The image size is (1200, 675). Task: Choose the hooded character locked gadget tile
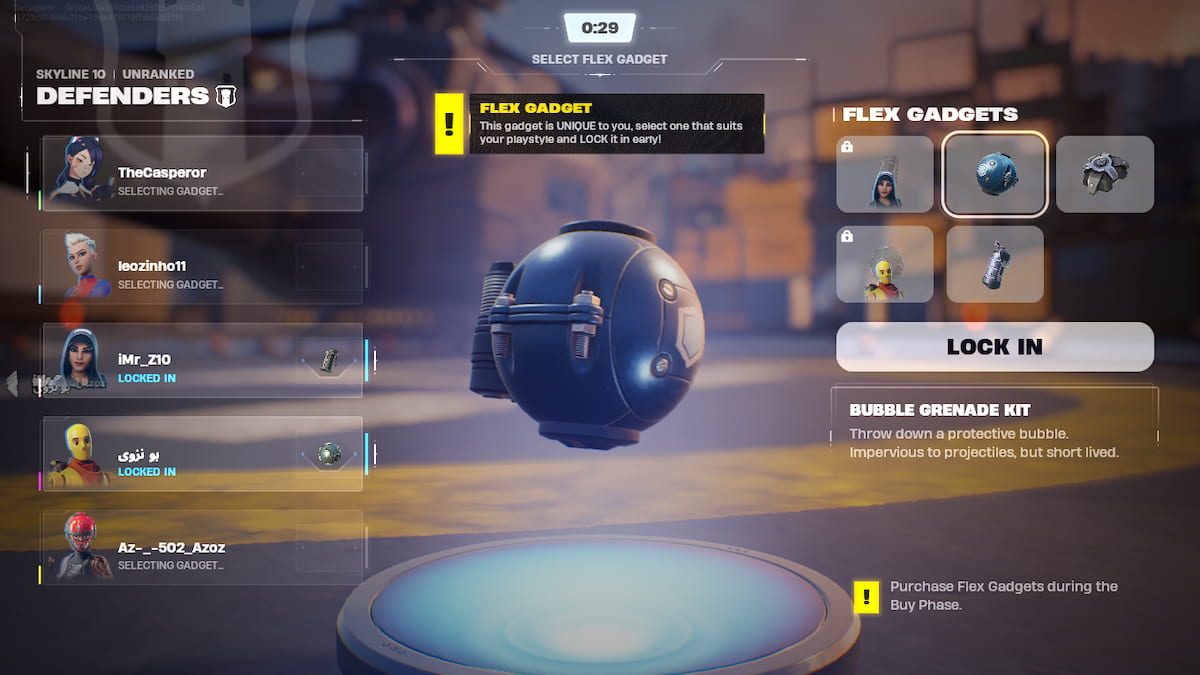885,174
